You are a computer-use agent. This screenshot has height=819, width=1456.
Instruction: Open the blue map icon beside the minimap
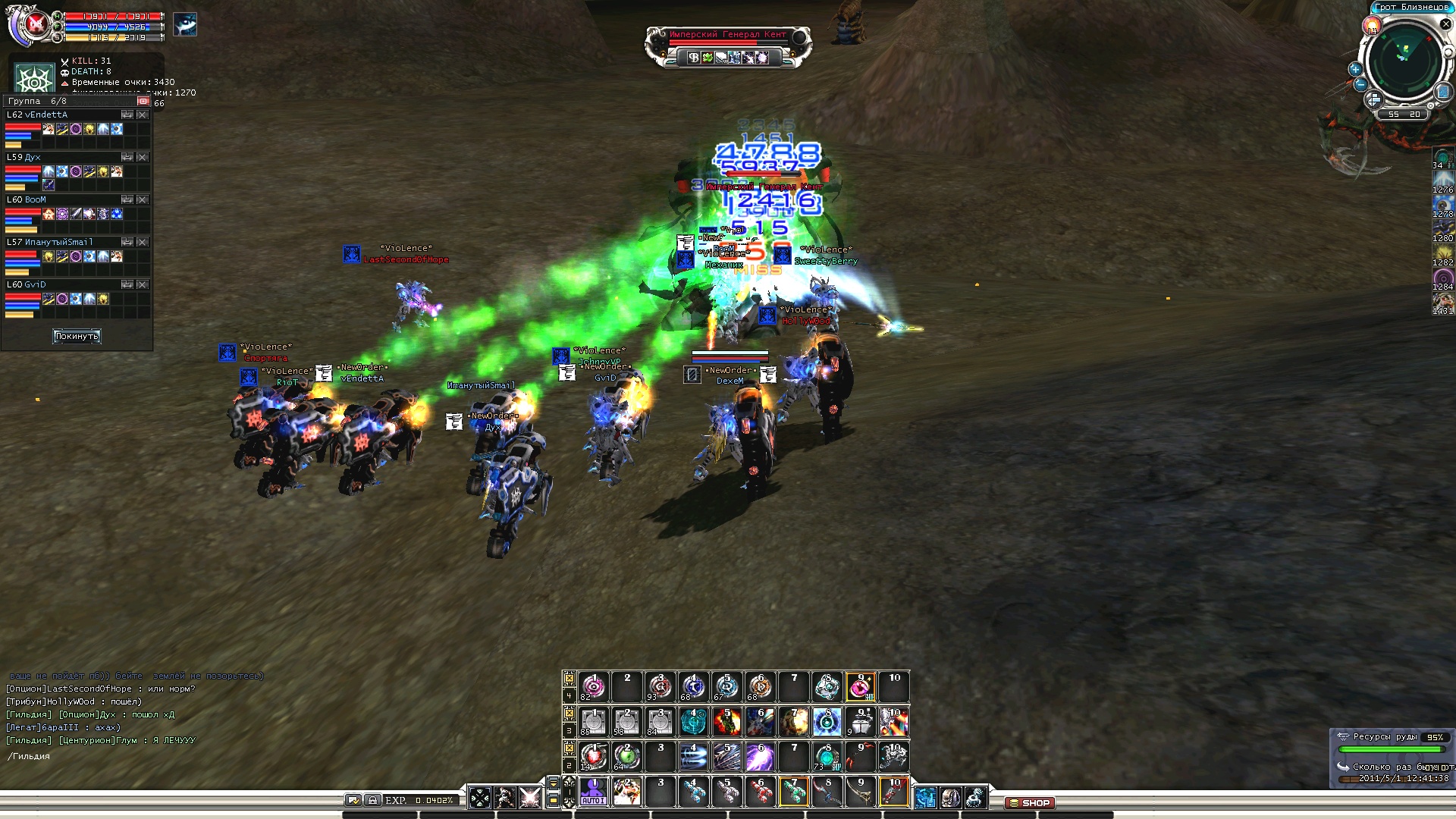pos(1442,93)
